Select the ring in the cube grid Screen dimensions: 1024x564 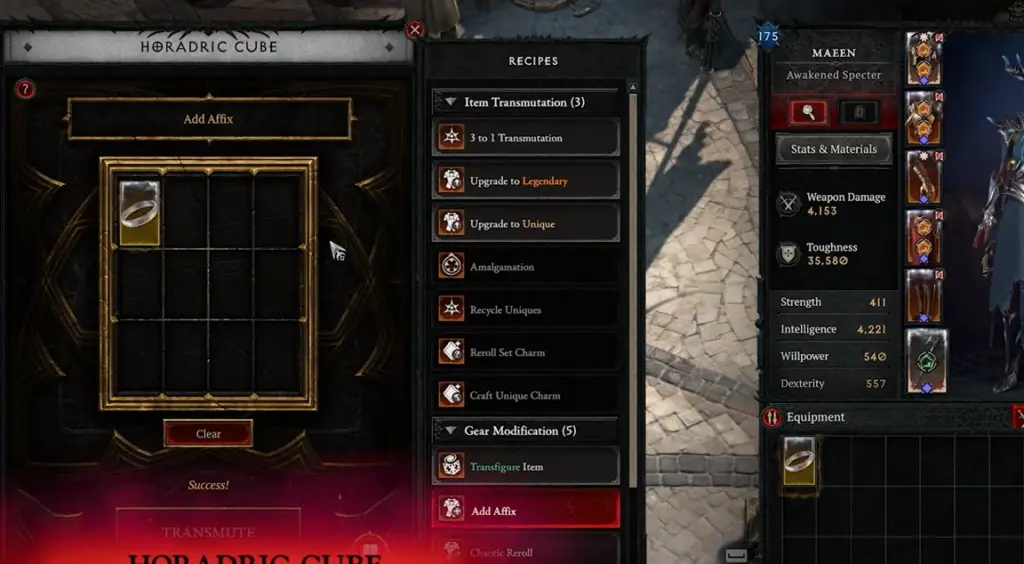[139, 213]
